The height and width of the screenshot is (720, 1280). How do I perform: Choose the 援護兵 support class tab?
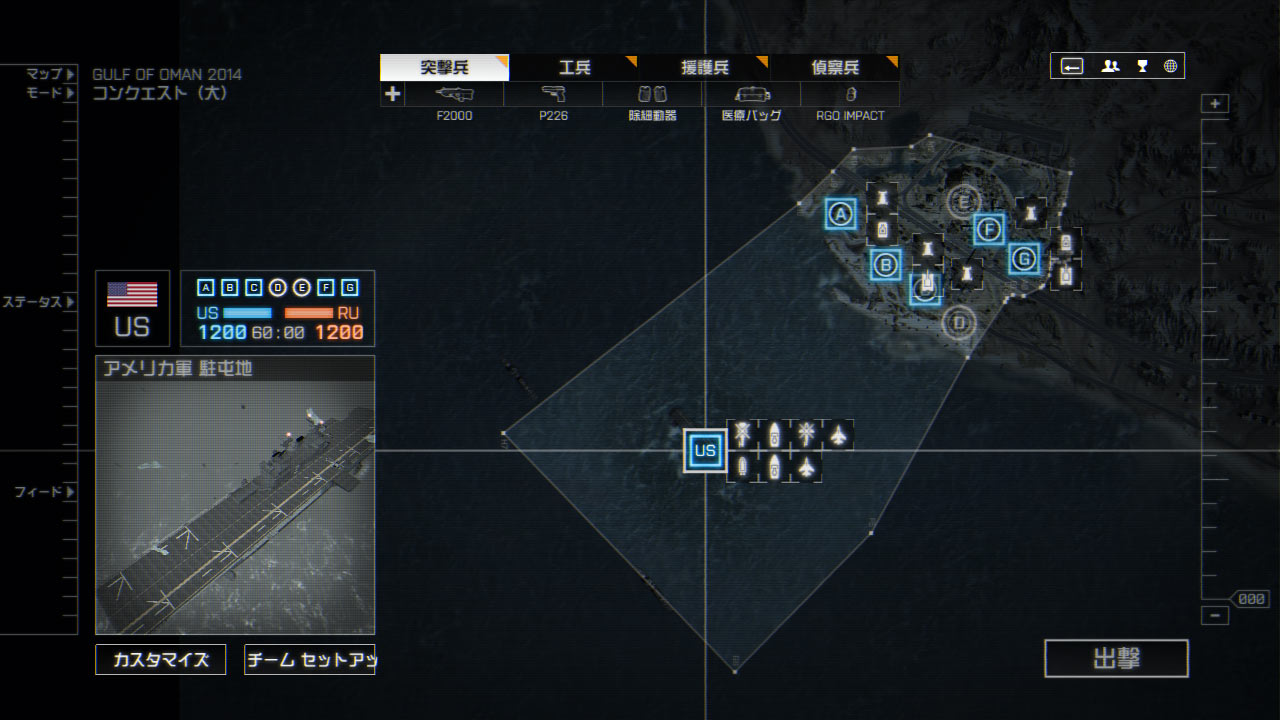point(705,68)
